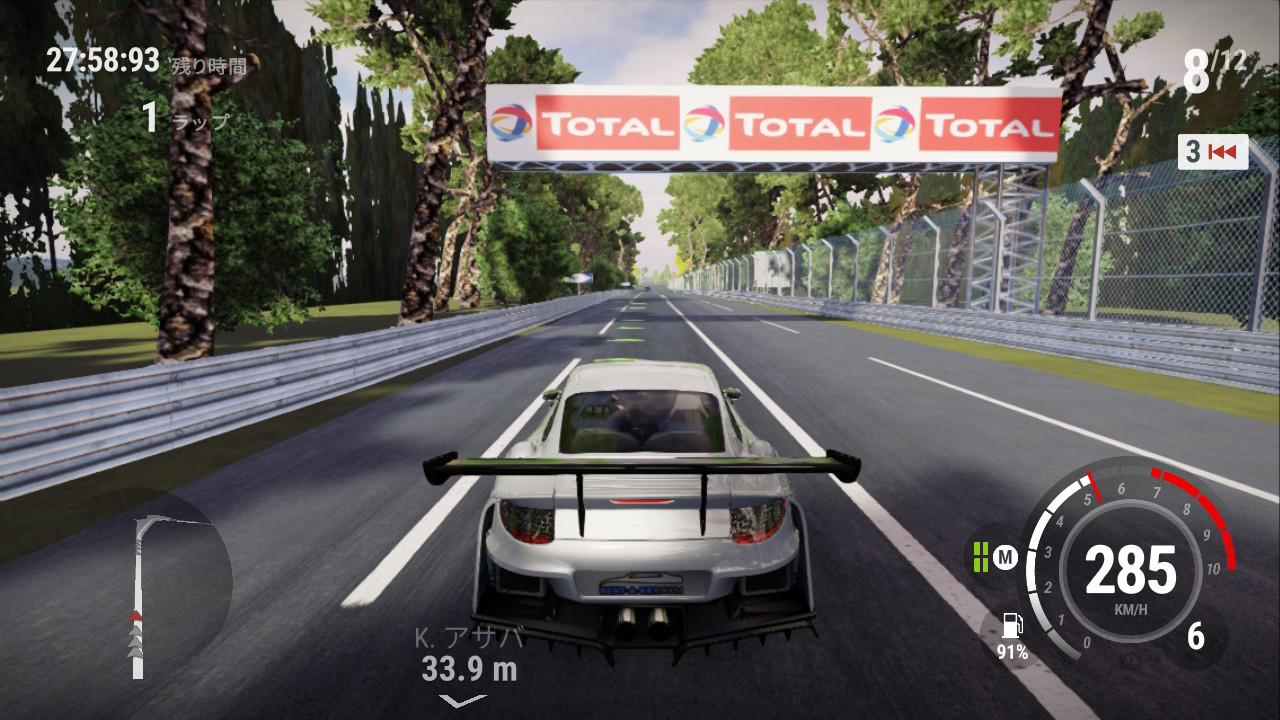This screenshot has height=720, width=1280.
Task: Click the green pause-bars indicator beside M
Action: [x=980, y=557]
